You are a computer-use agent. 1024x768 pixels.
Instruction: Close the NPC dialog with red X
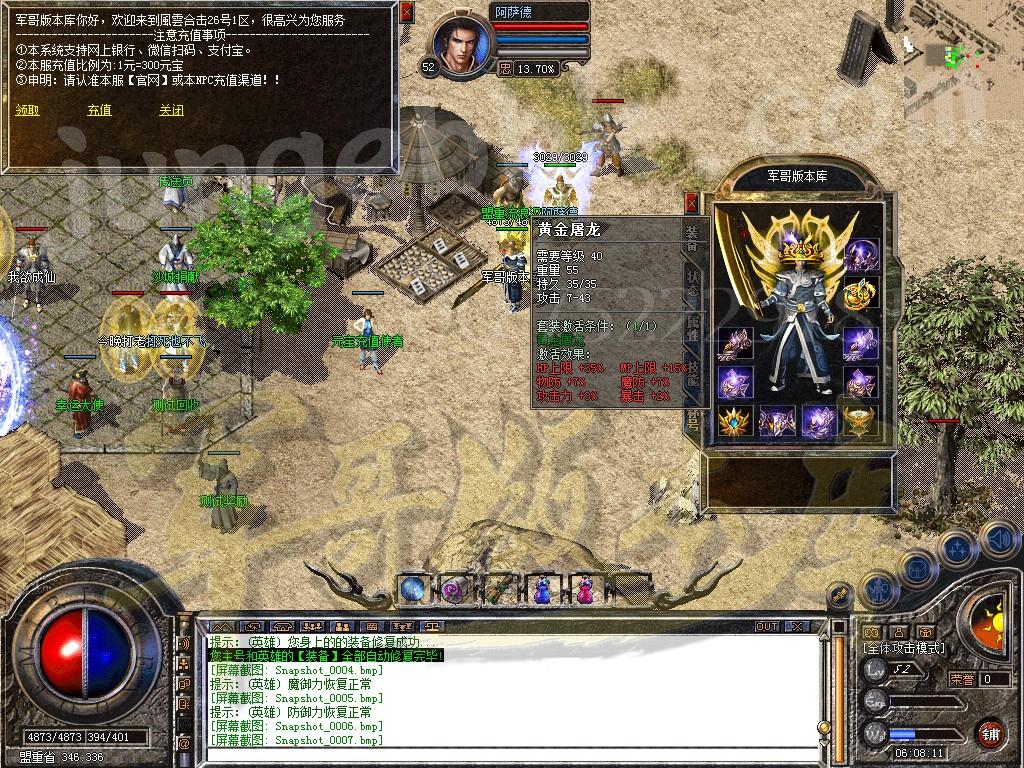[406, 13]
